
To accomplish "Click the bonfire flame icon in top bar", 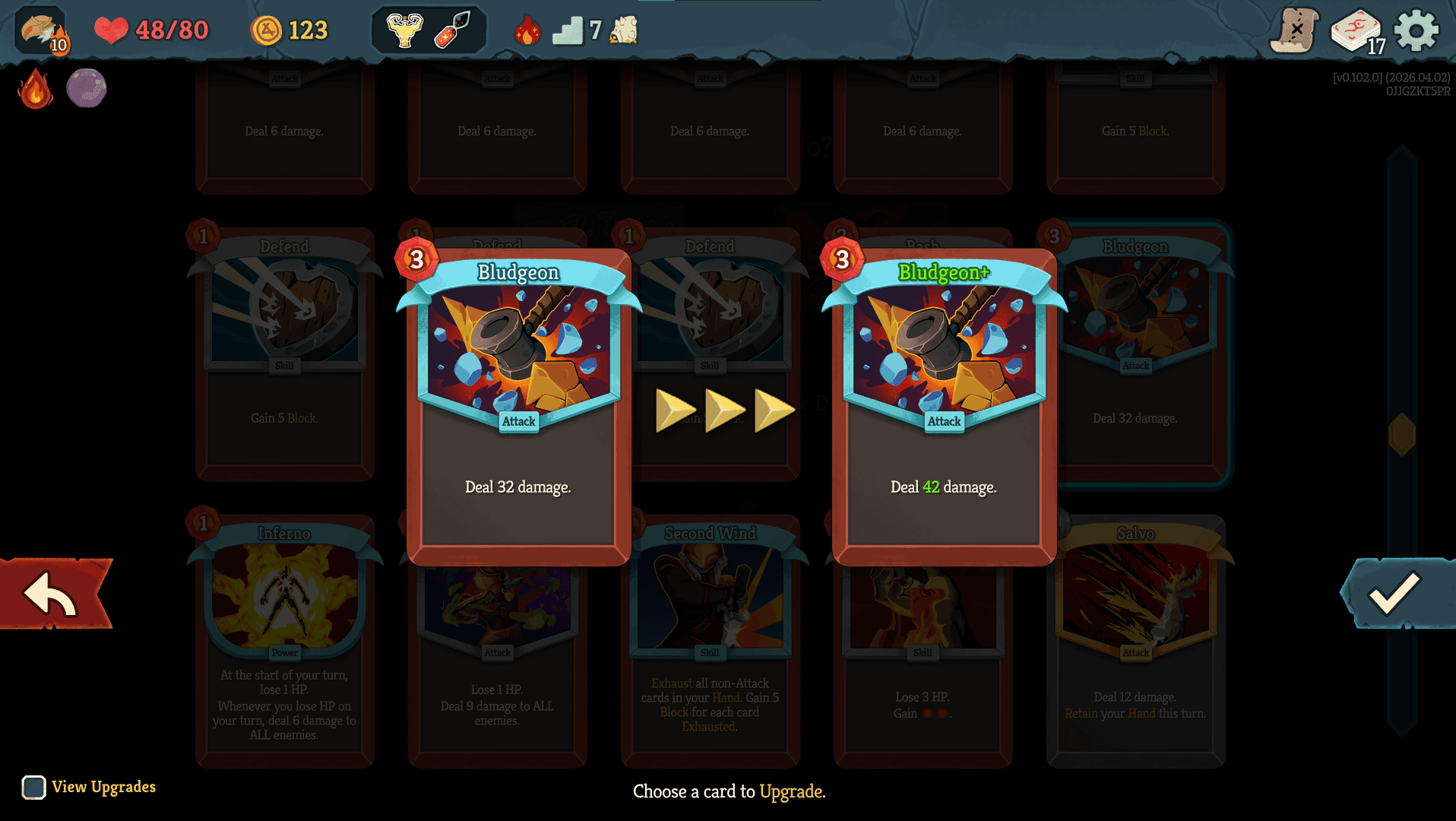I will coord(530,30).
